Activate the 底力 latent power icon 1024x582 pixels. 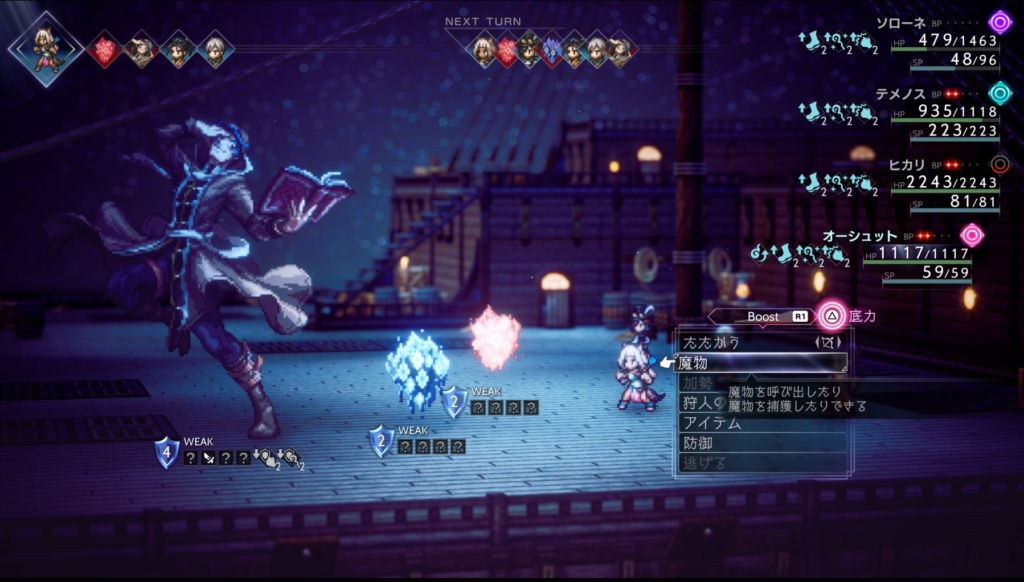click(832, 316)
